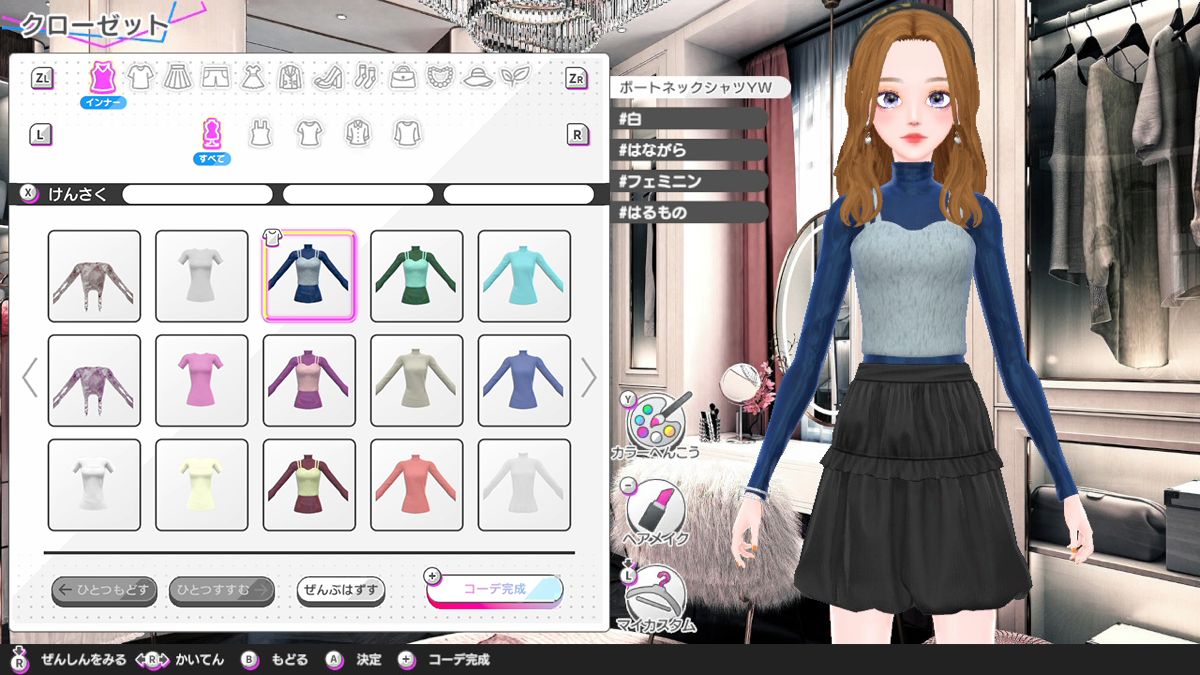This screenshot has height=675, width=1200.
Task: Filter by the collared shirt subcategory
Action: tap(357, 132)
